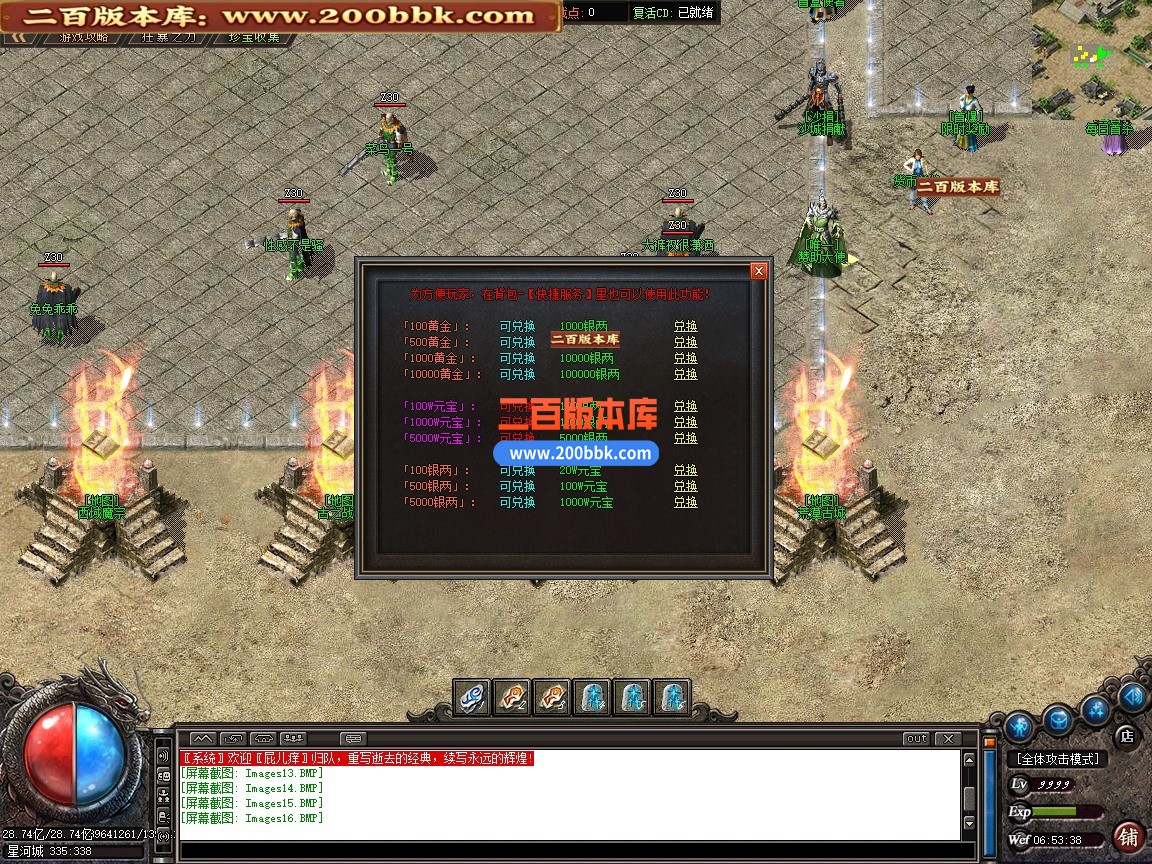Click the chat window OUT button
This screenshot has width=1152, height=864.
(915, 739)
